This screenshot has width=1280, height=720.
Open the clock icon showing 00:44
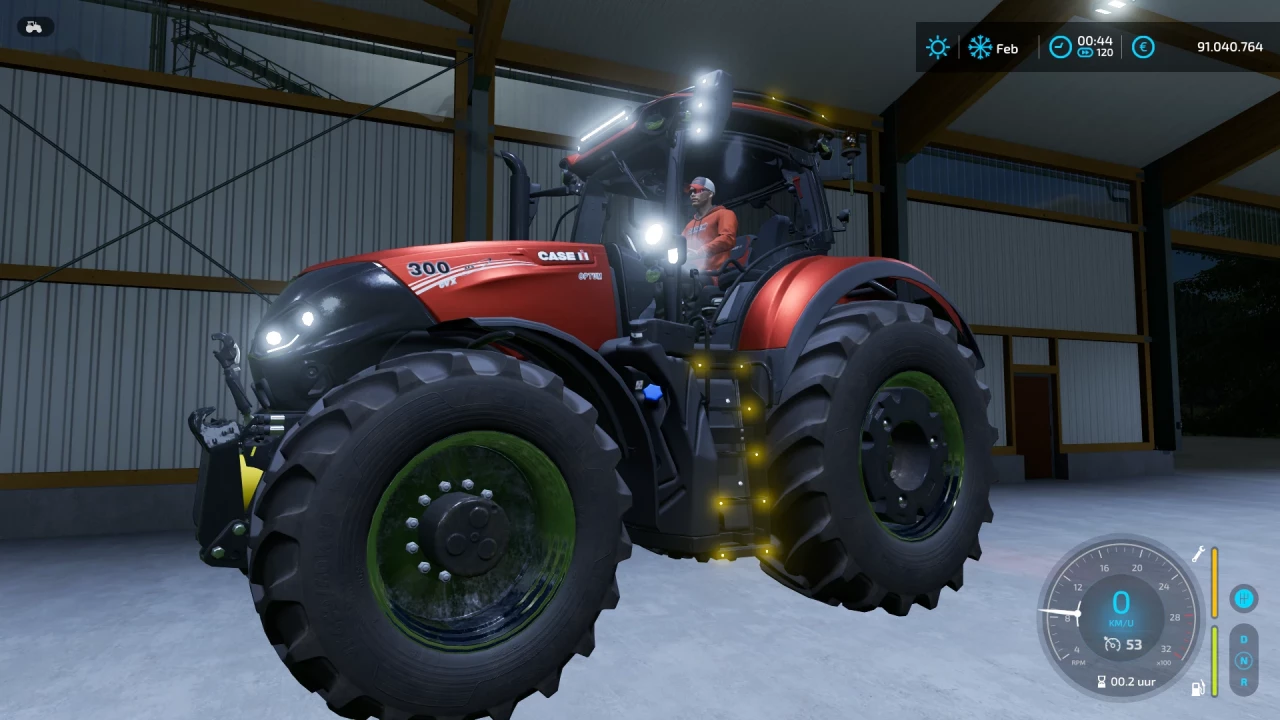click(x=1060, y=47)
